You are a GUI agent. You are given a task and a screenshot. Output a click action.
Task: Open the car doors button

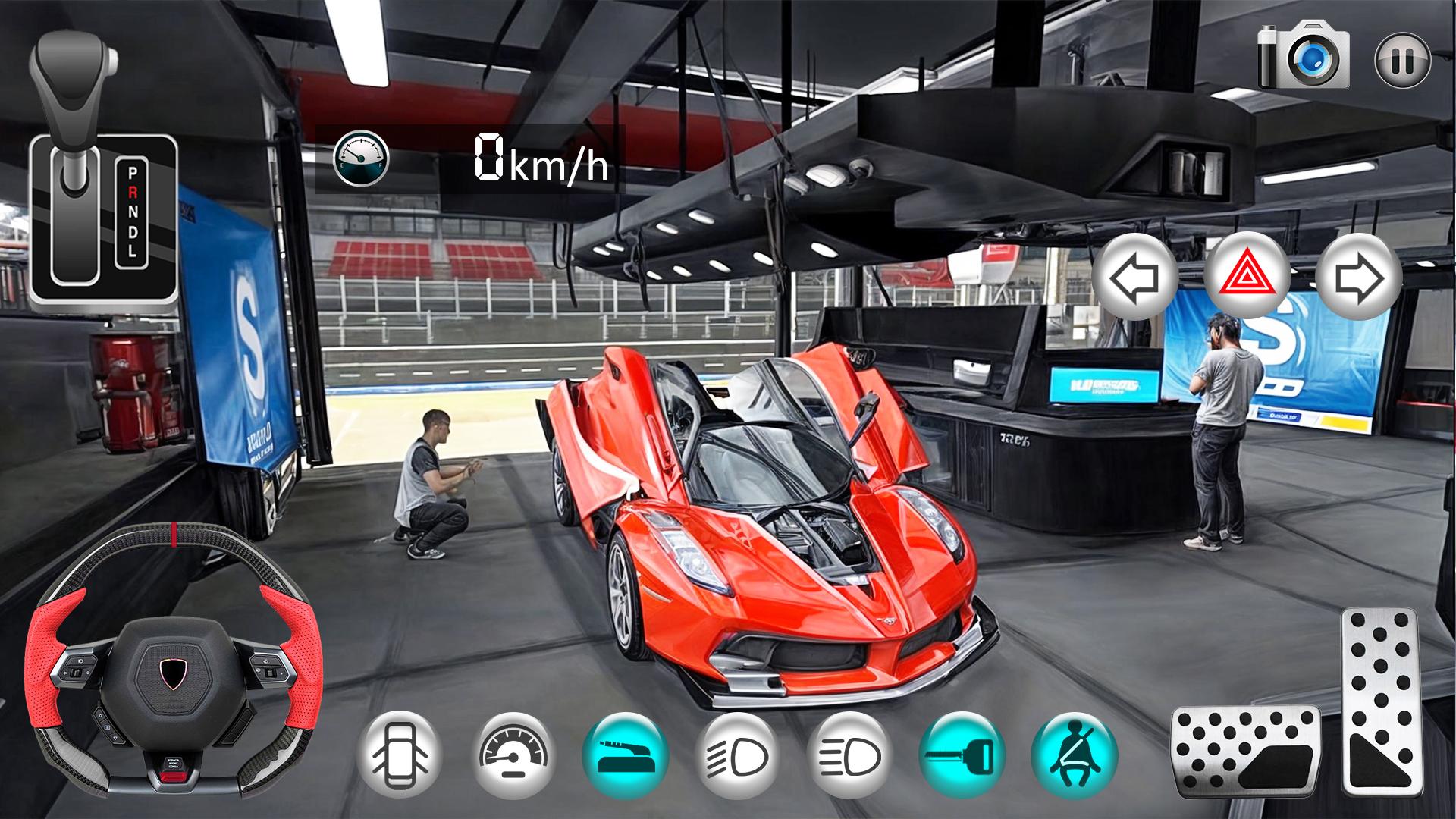pos(400,754)
